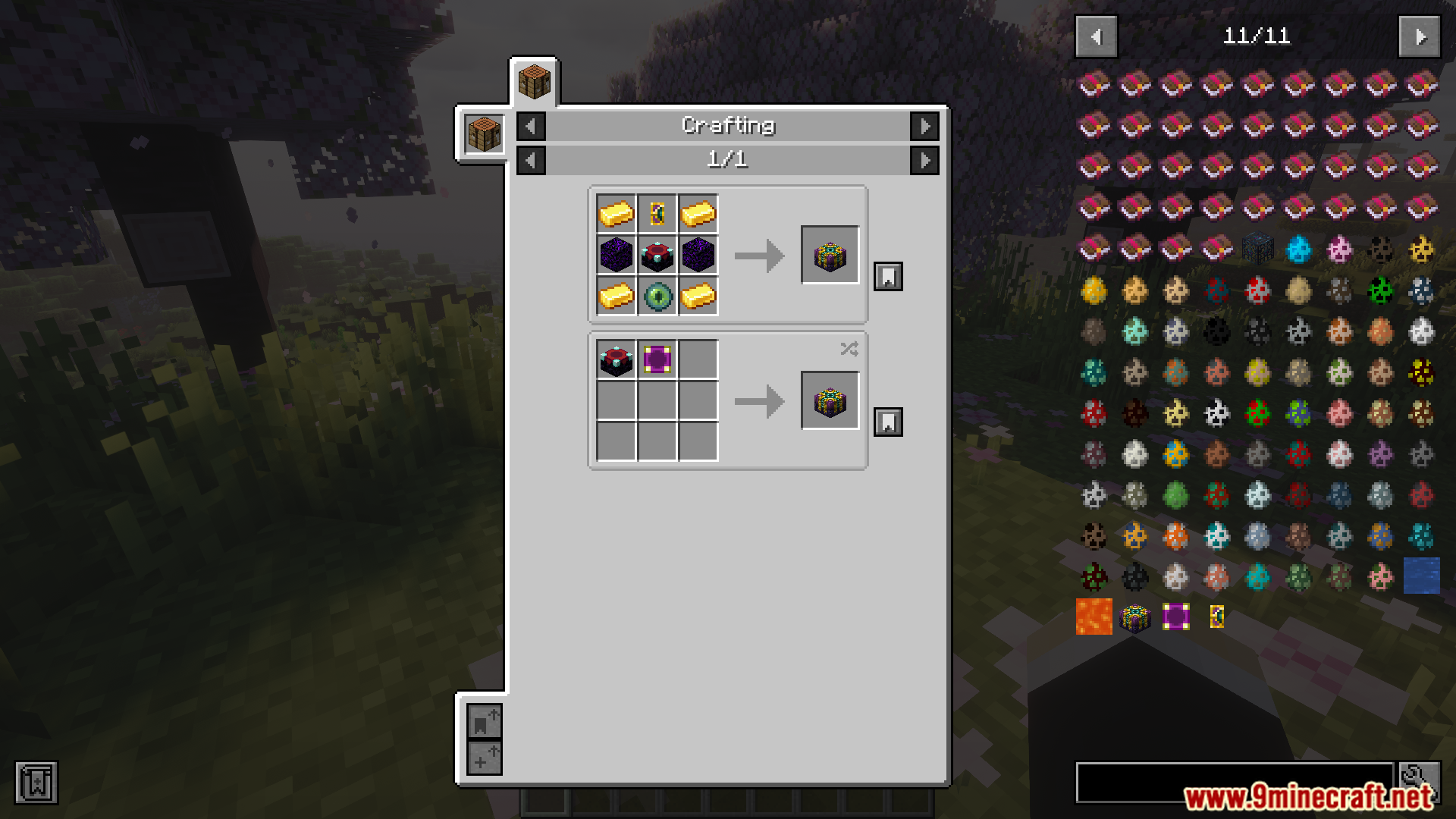Viewport: 1456px width, 819px height.
Task: Bookmark the first crafting recipe
Action: 887,276
